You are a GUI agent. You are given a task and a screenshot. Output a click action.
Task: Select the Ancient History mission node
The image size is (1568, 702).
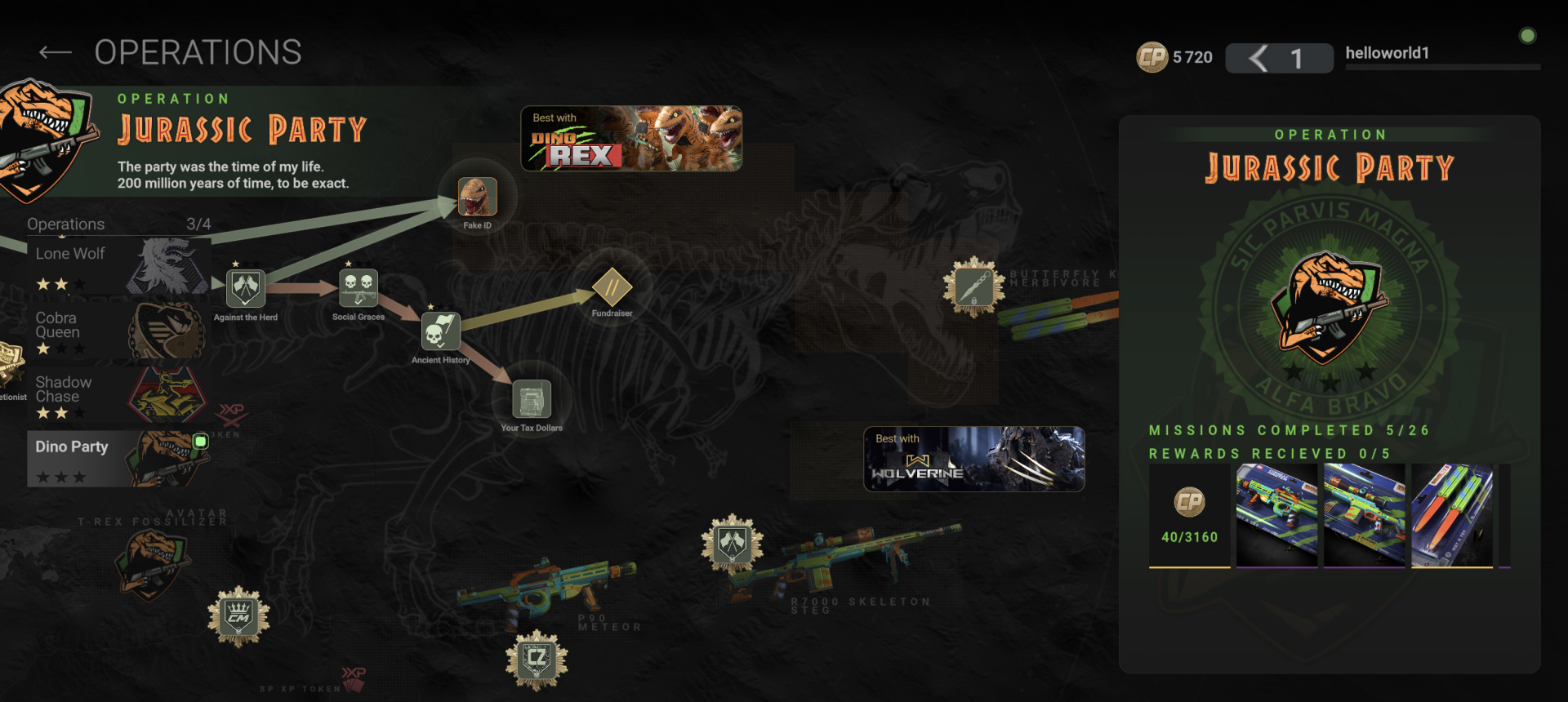pyautogui.click(x=439, y=332)
